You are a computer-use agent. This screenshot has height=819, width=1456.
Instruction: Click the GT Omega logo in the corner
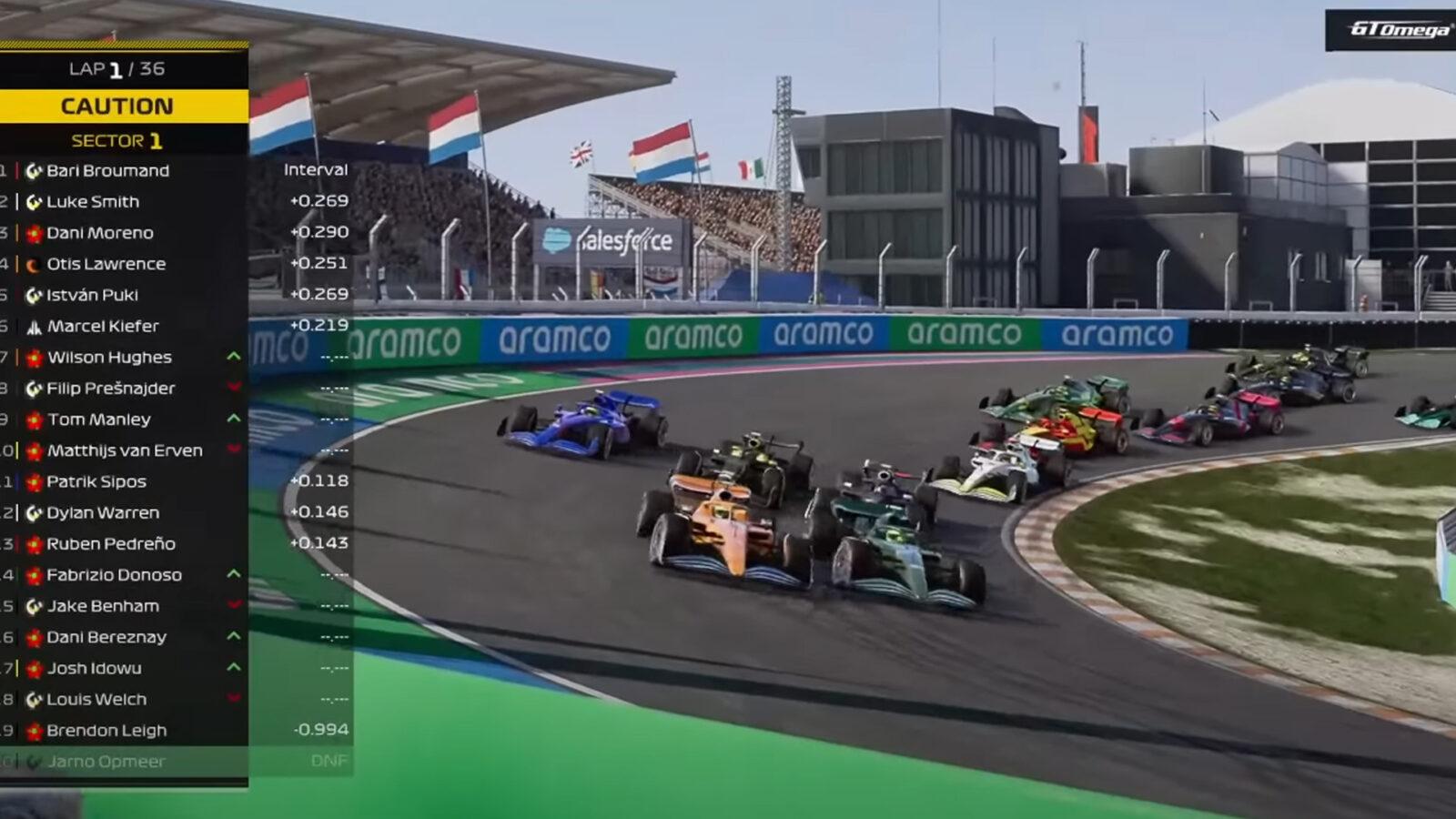[1388, 29]
